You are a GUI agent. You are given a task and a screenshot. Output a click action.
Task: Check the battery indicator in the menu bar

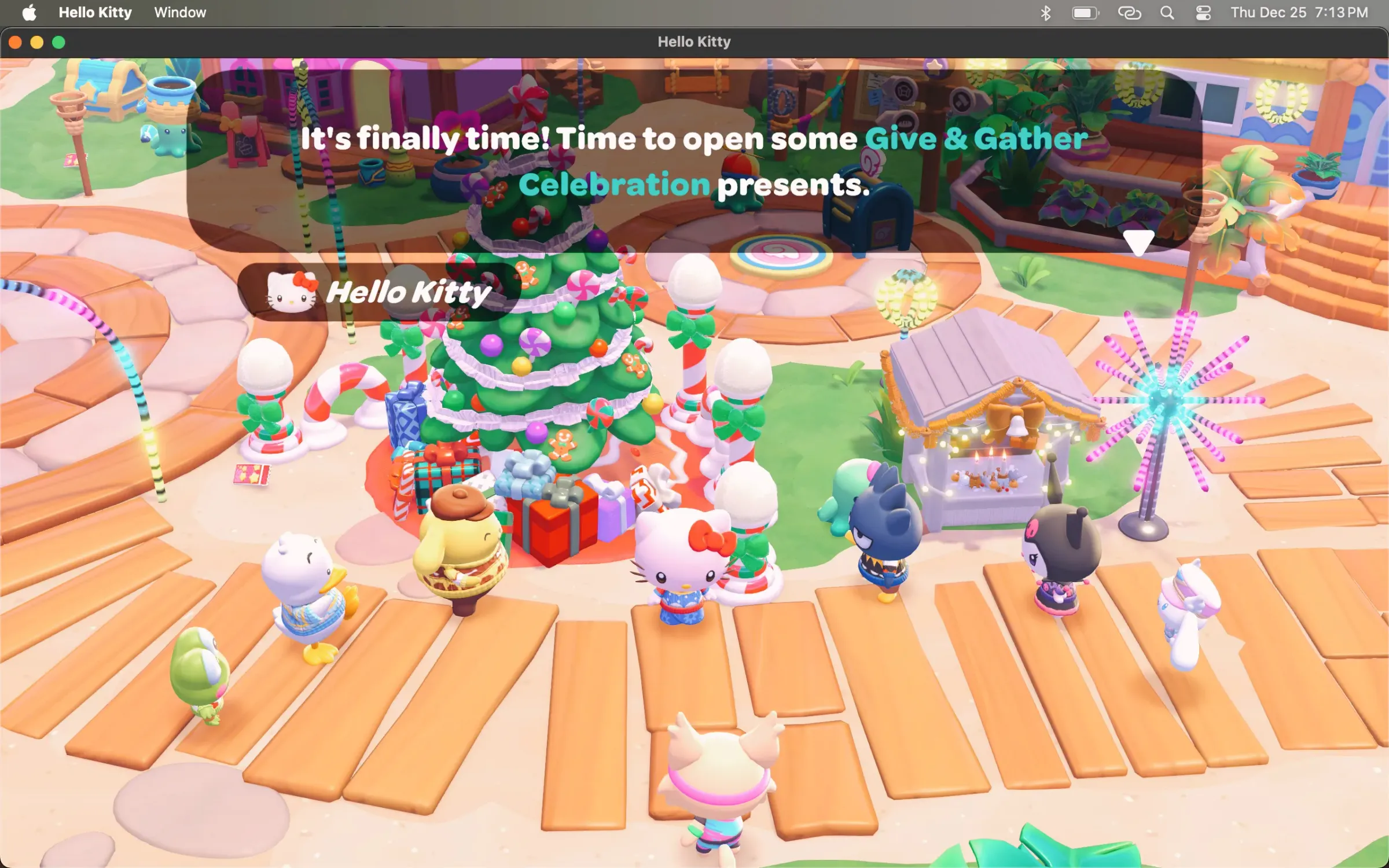point(1085,12)
